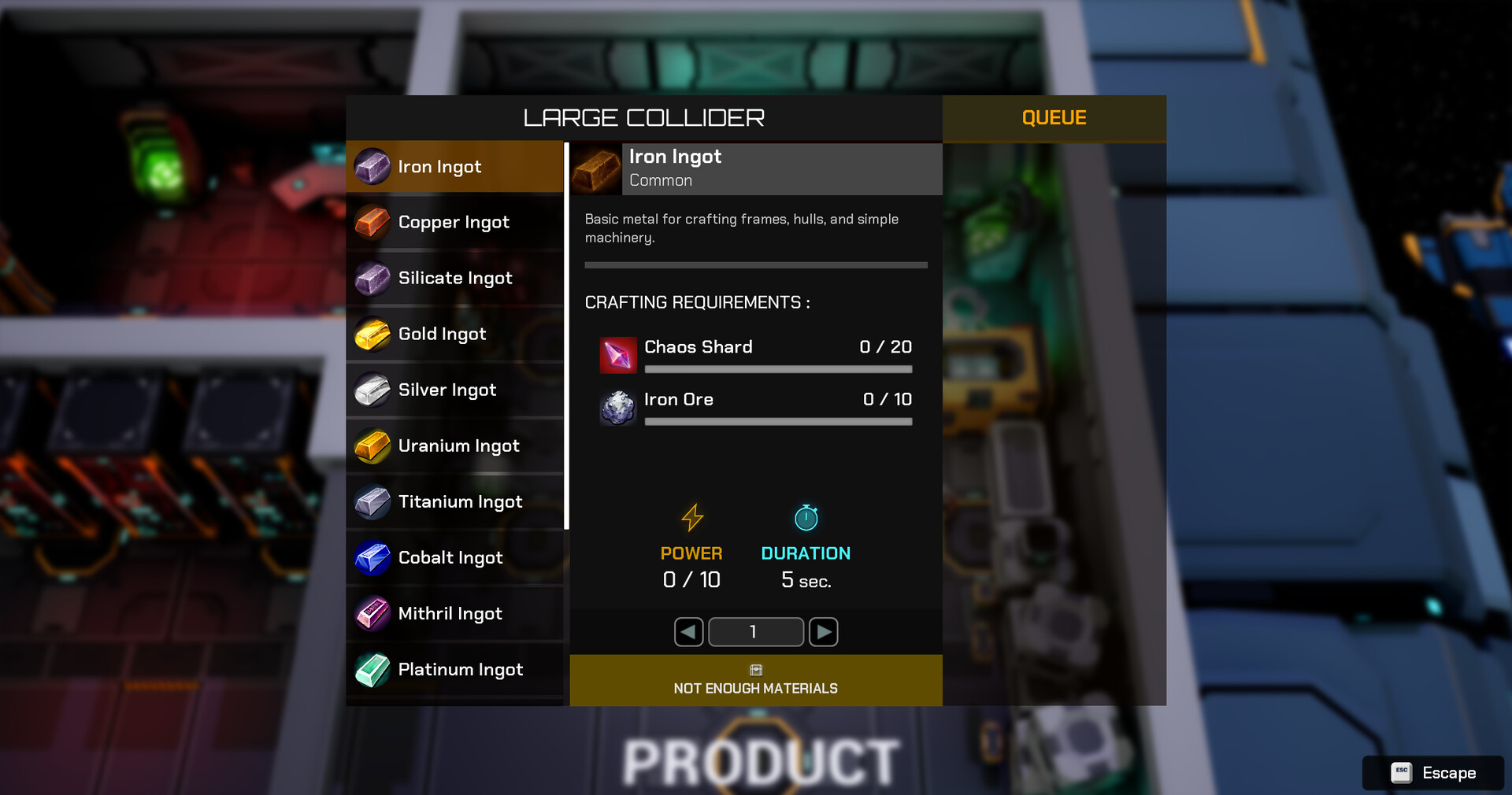
Task: Click the quantity input field showing 1
Action: [755, 632]
